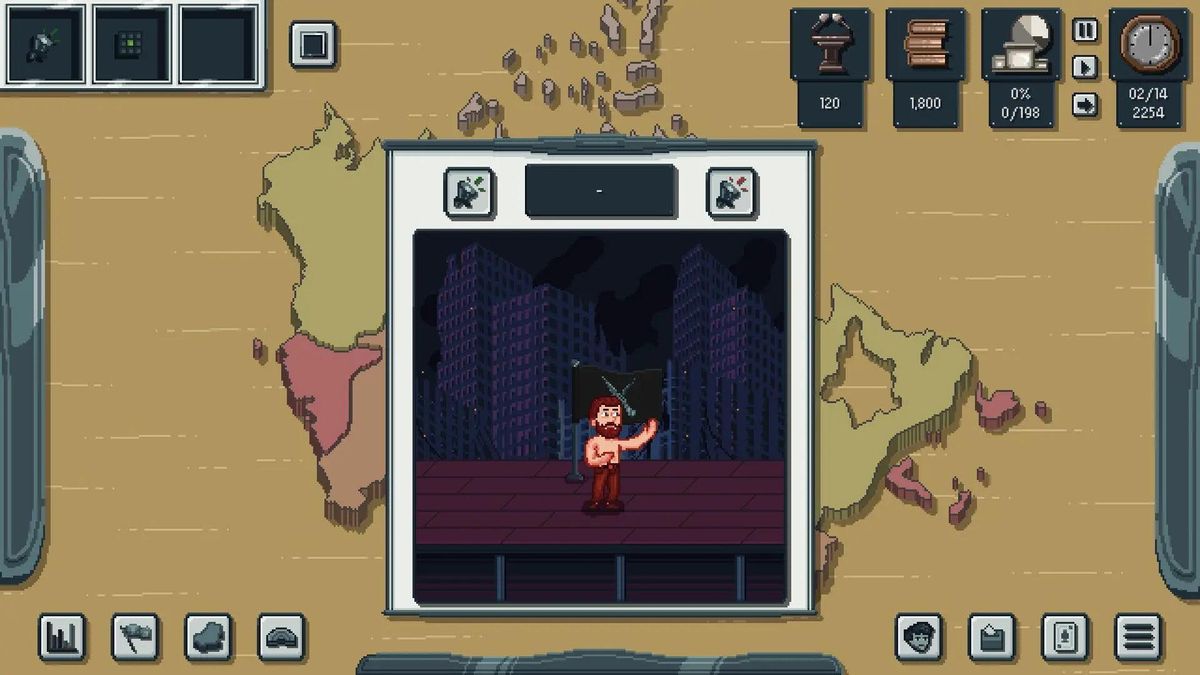Pause the game time

[1085, 30]
